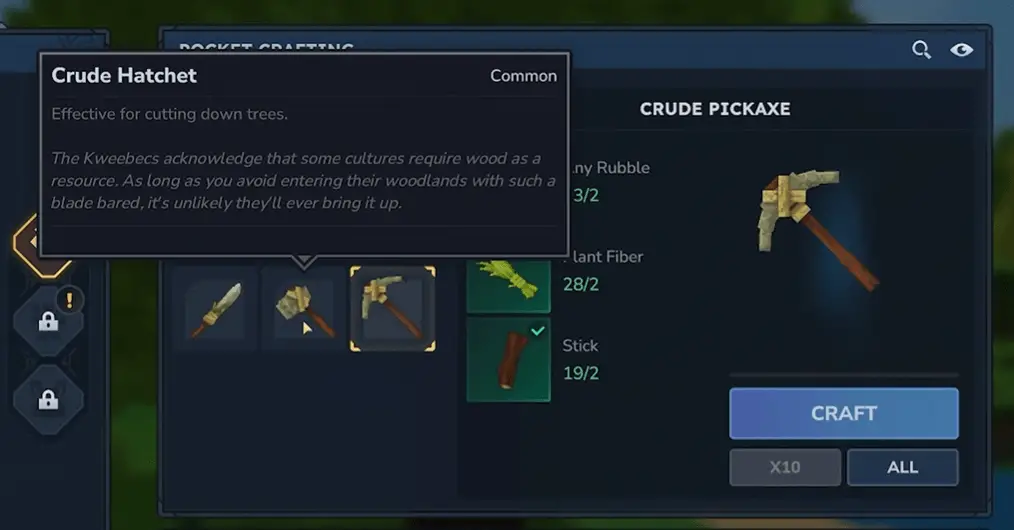Select the Crude Pickaxe recipe slot
This screenshot has height=530, width=1014.
392,309
